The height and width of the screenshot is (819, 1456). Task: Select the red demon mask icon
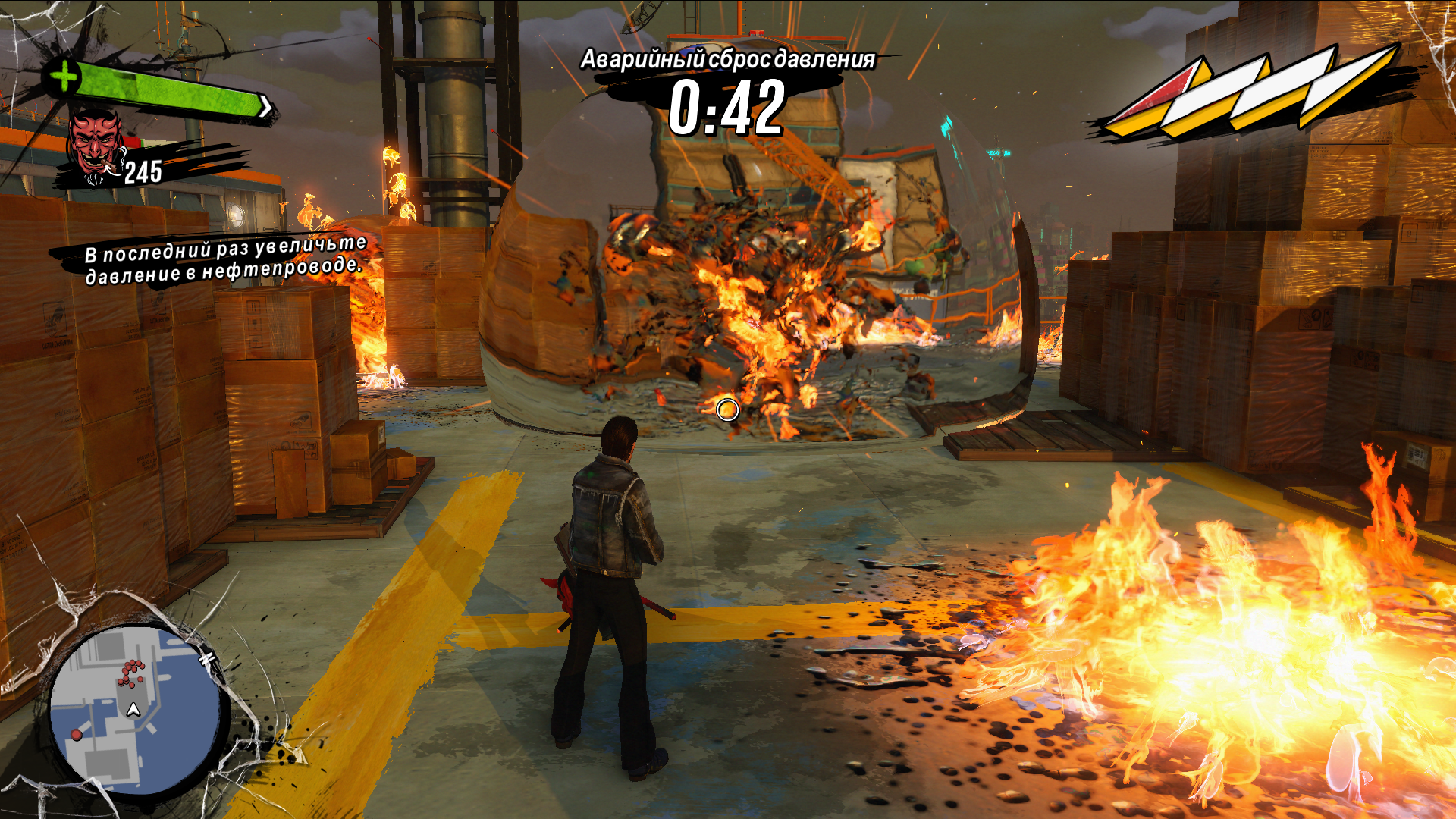pyautogui.click(x=96, y=144)
